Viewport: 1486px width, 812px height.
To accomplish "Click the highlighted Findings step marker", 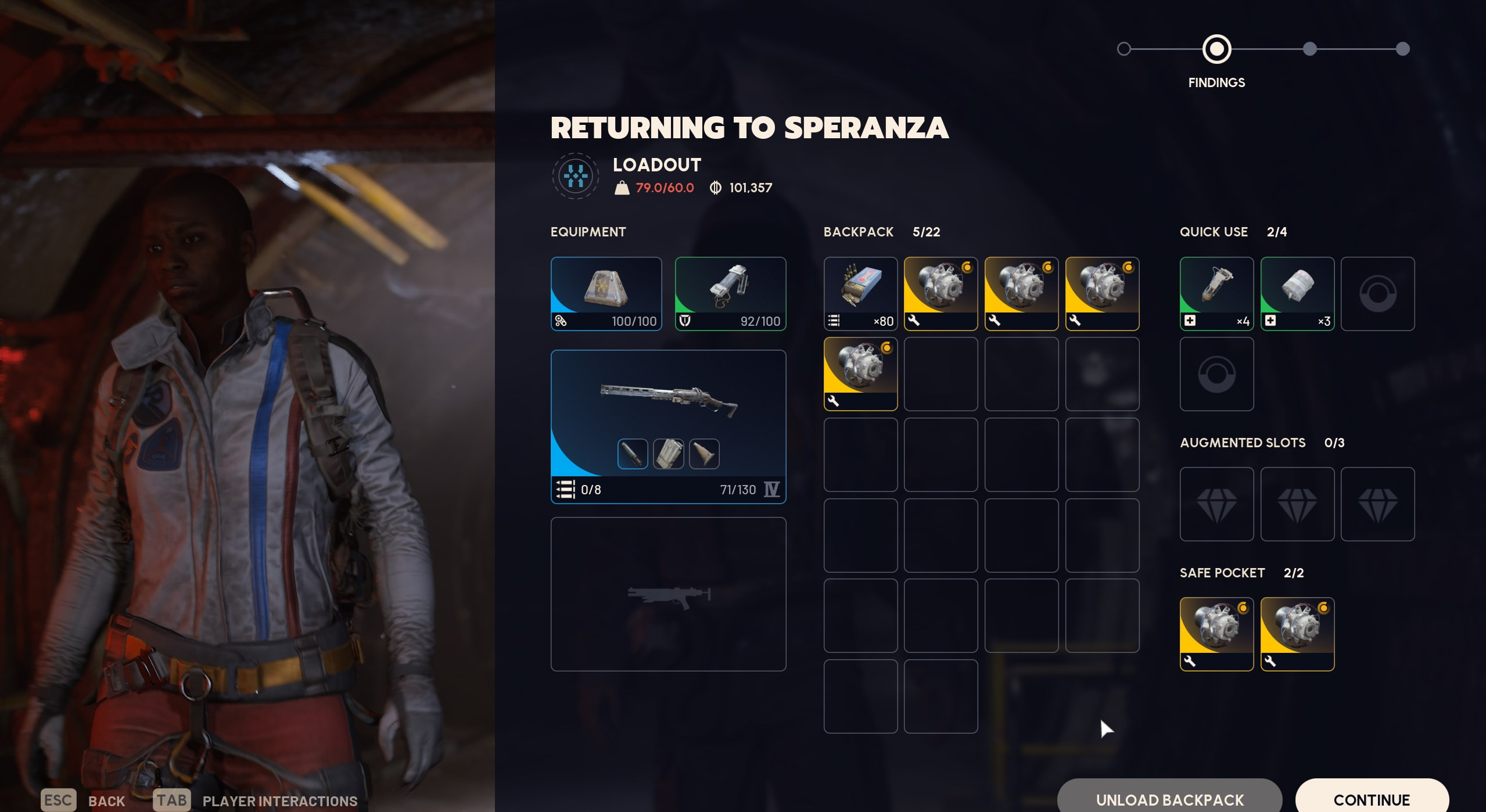I will click(1216, 49).
